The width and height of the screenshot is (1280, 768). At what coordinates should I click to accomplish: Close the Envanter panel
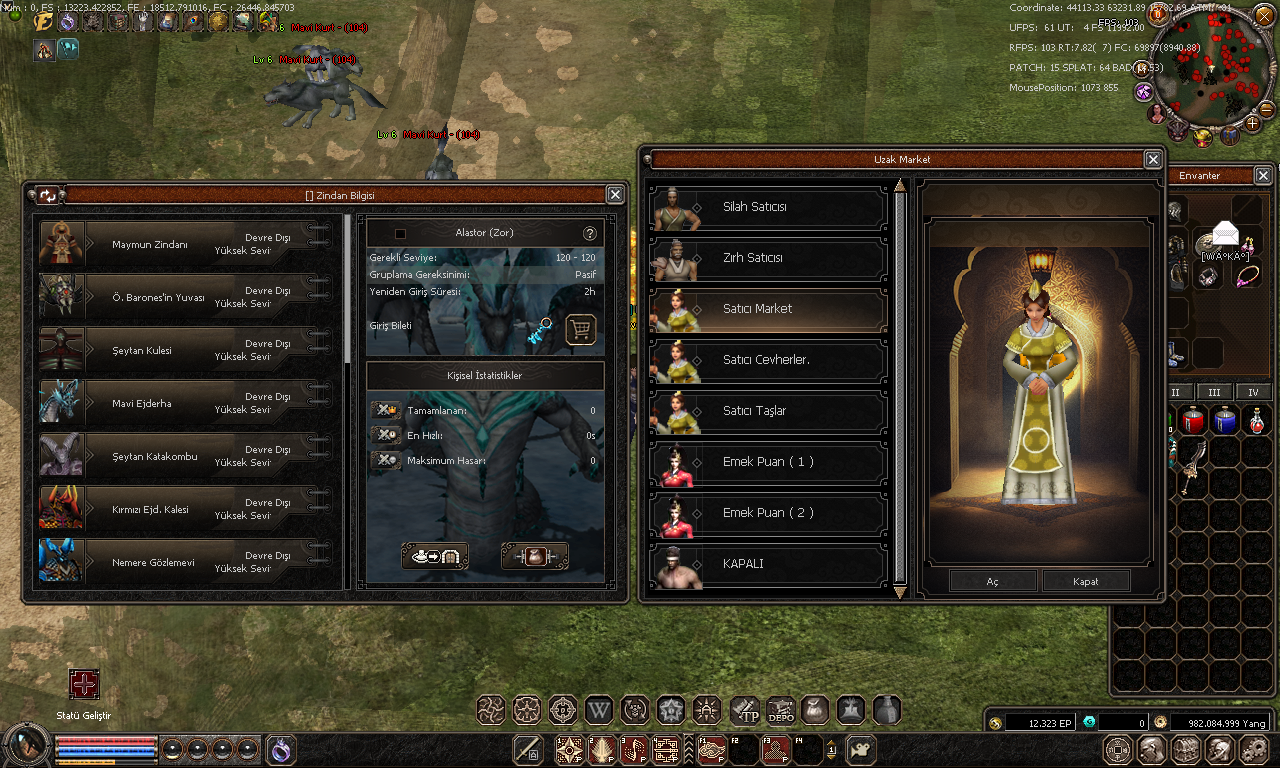click(1263, 176)
